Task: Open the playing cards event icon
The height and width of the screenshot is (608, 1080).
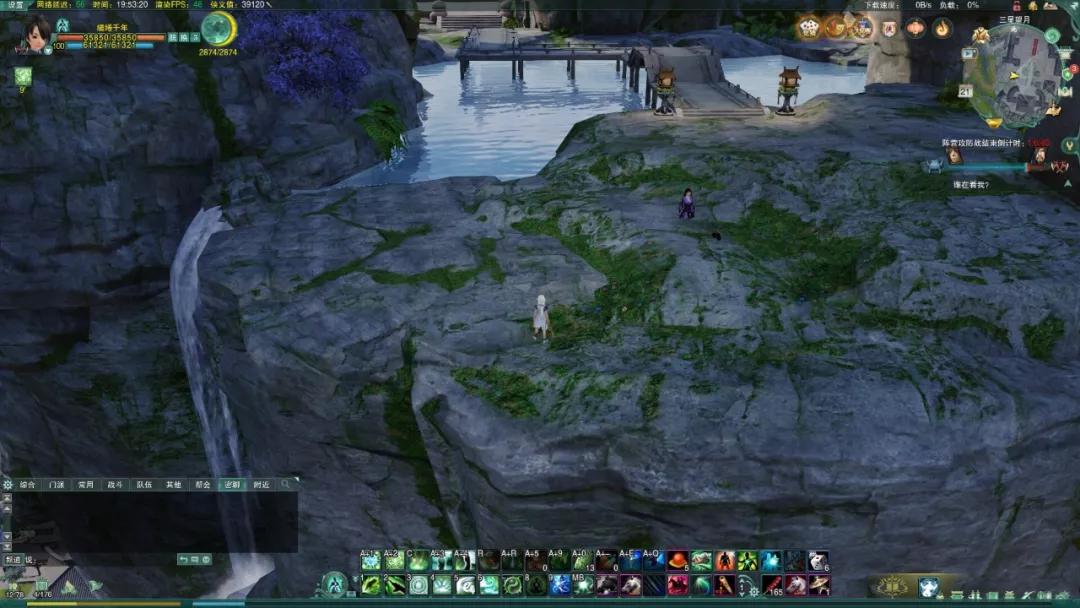Action: 809,28
